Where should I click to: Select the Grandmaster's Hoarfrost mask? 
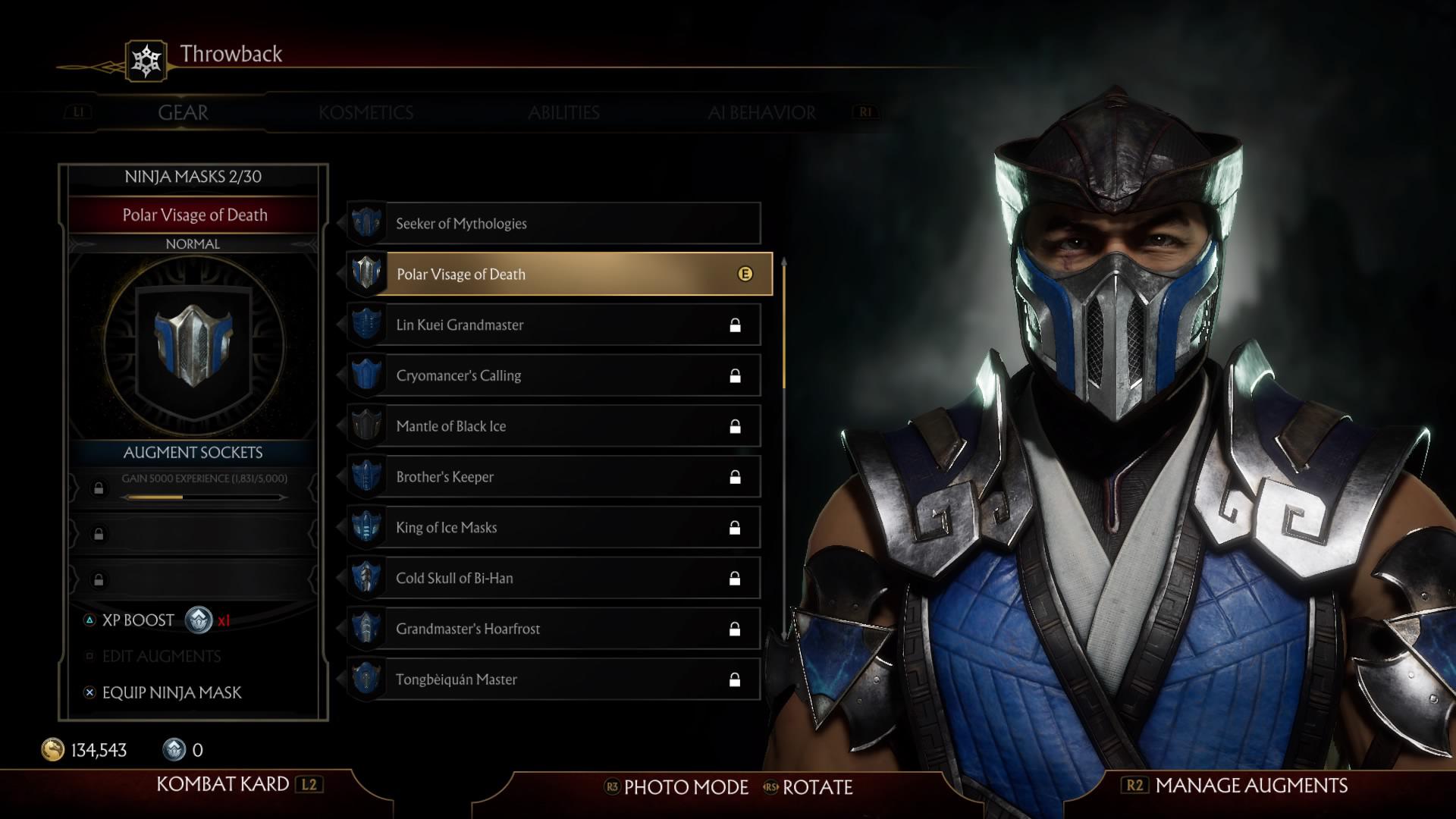coord(554,629)
